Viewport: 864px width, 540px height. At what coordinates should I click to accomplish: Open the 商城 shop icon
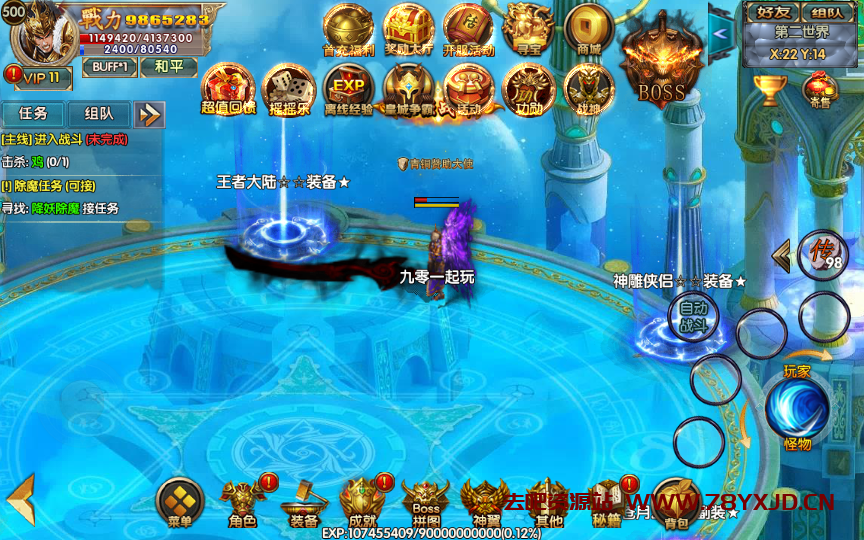(589, 28)
